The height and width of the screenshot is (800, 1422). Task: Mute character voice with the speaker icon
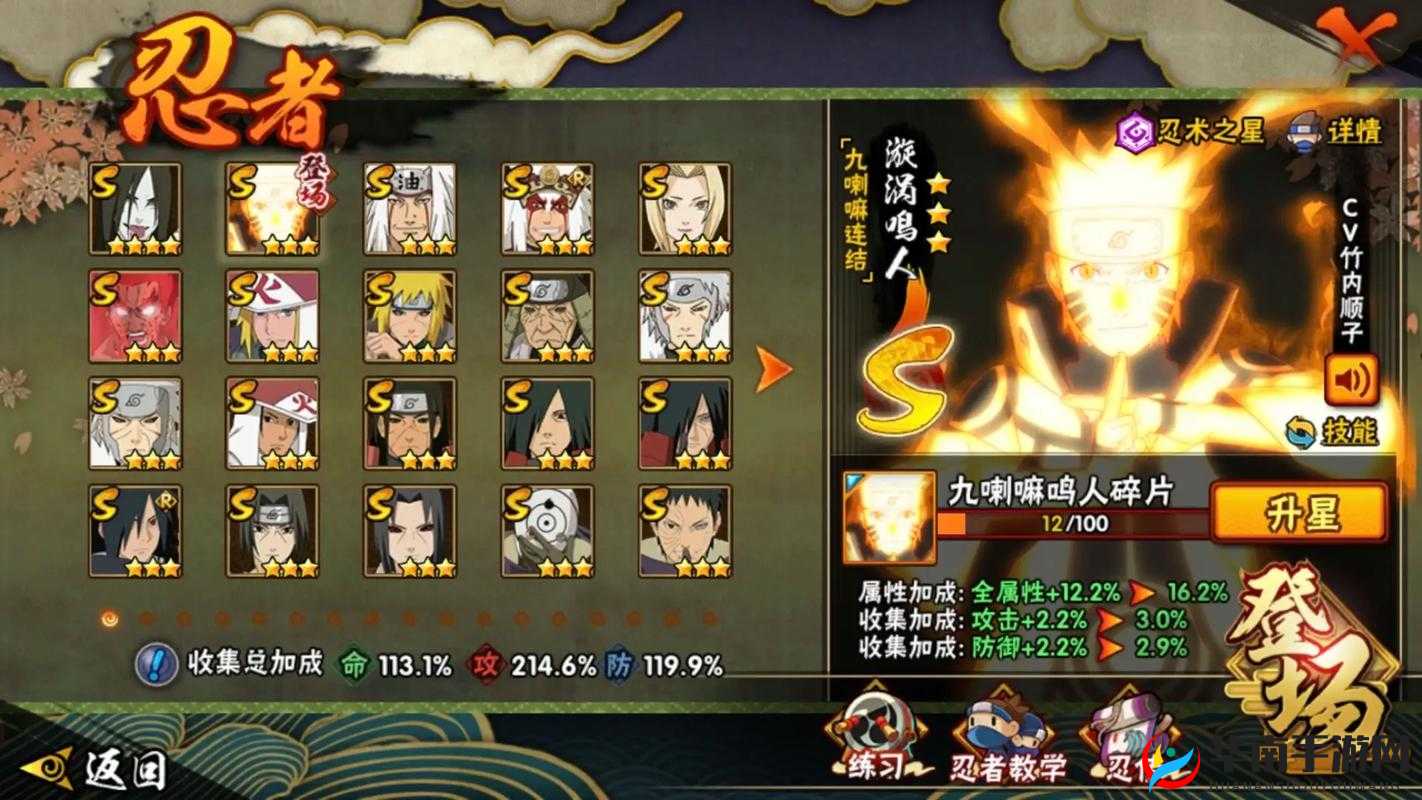(1352, 380)
